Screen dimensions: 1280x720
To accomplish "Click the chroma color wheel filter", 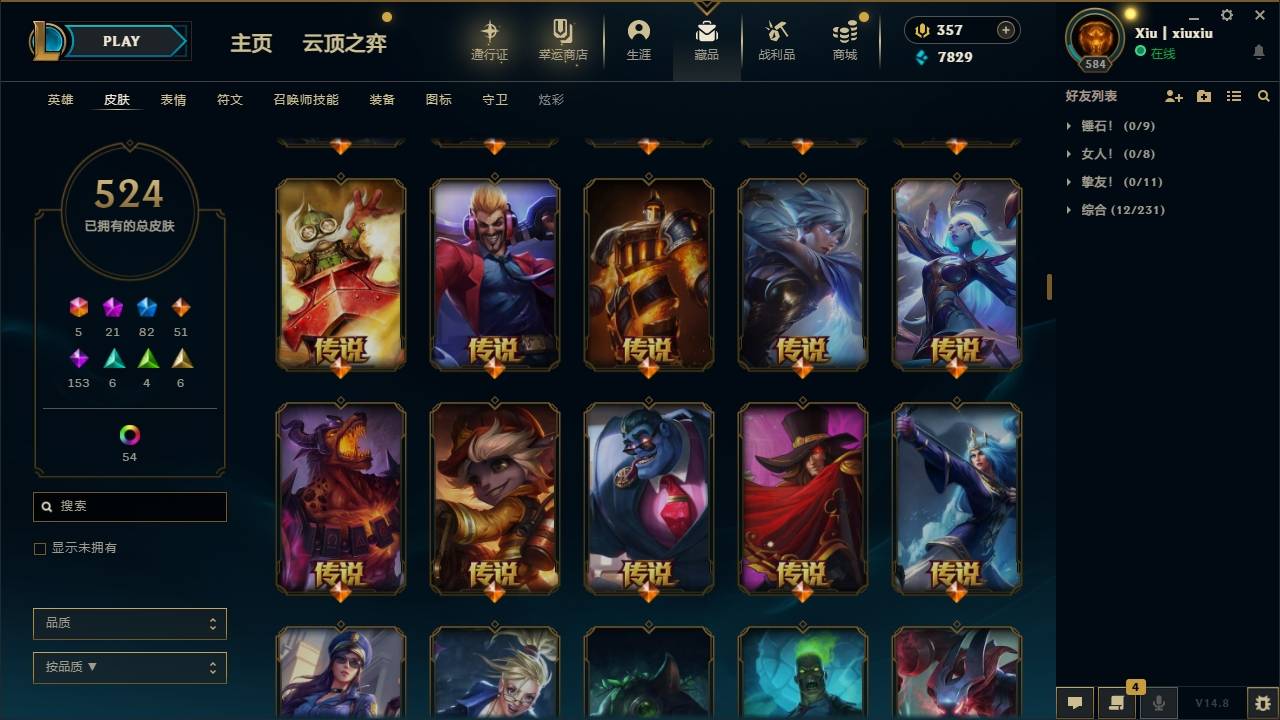I will click(x=129, y=435).
